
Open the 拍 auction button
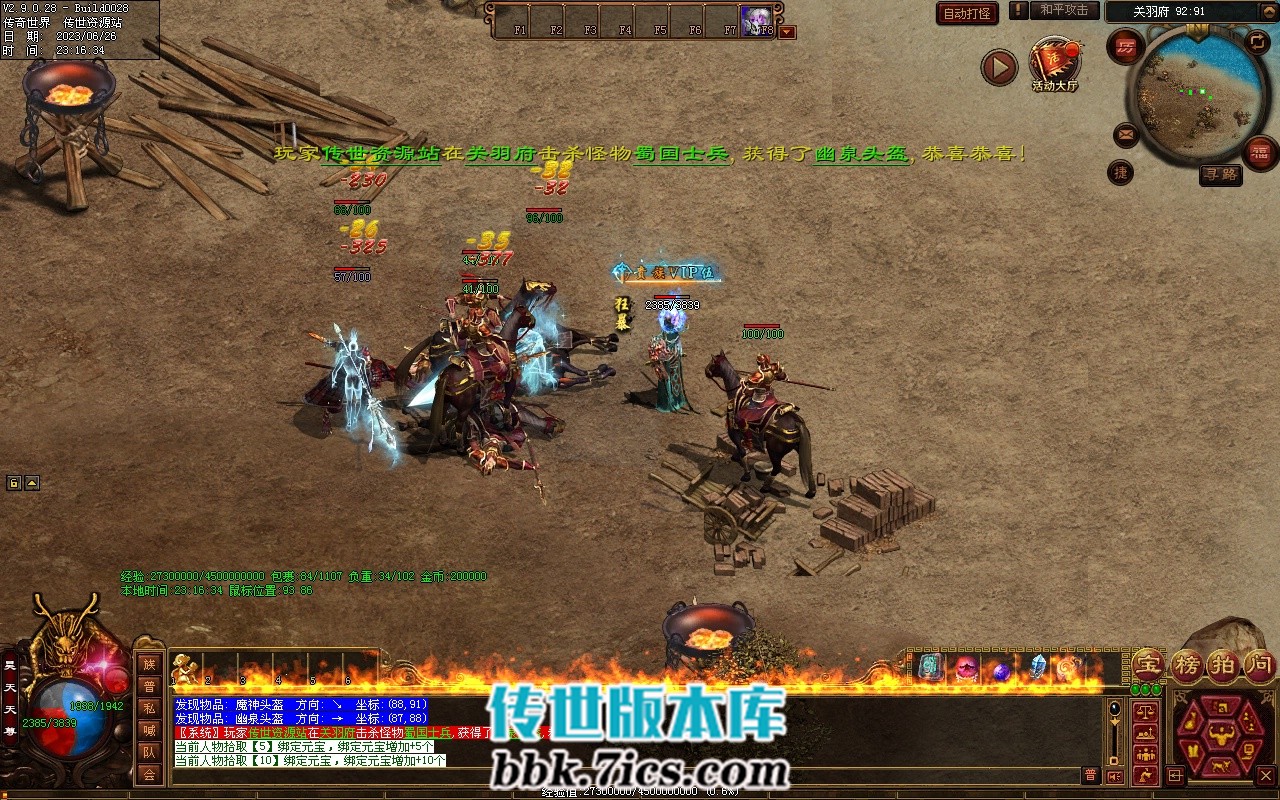[x=1222, y=664]
